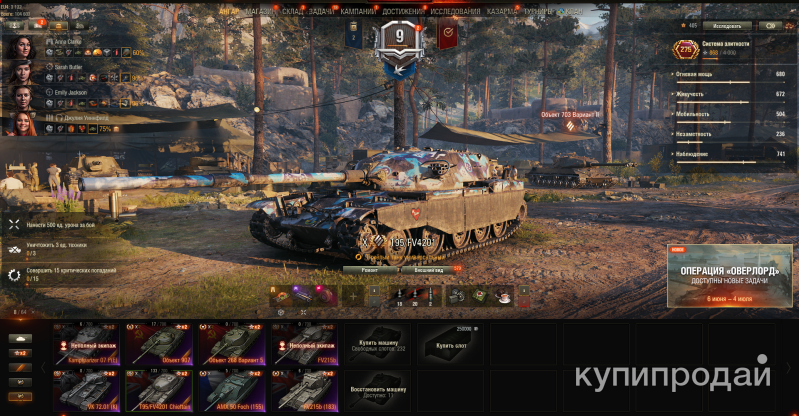The width and height of the screenshot is (800, 416).
Task: Open the Кампании (Campaigns) tab
Action: pos(358,12)
